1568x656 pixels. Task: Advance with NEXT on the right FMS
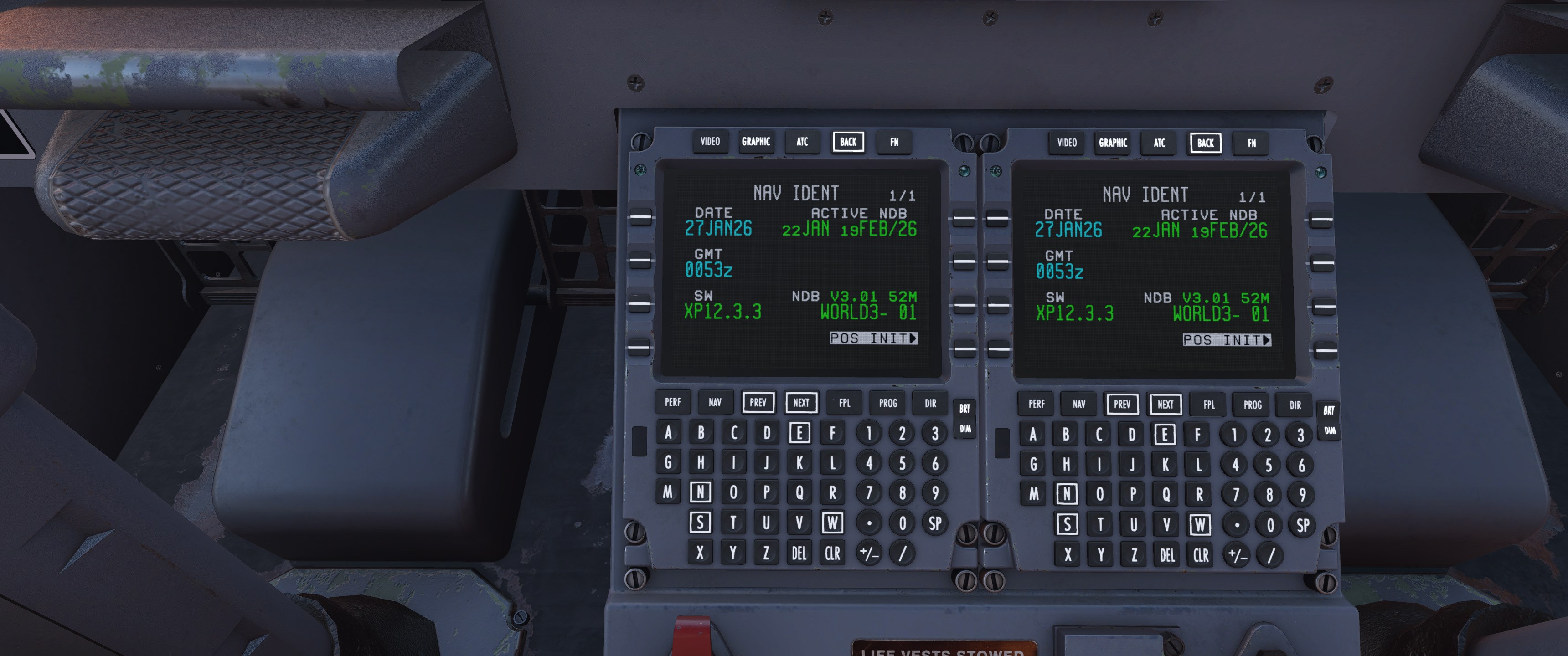pos(1165,404)
